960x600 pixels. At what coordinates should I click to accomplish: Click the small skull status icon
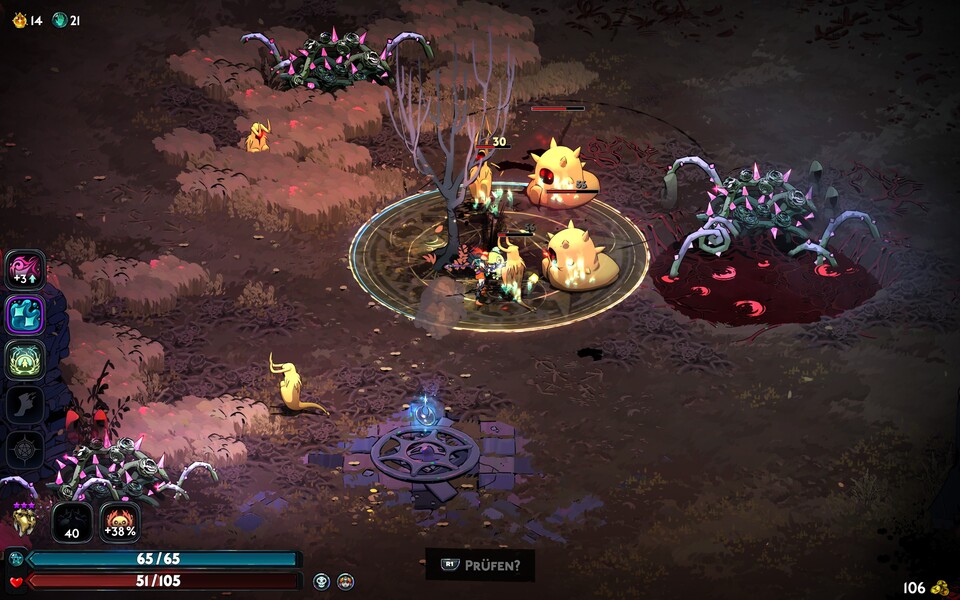pos(322,581)
